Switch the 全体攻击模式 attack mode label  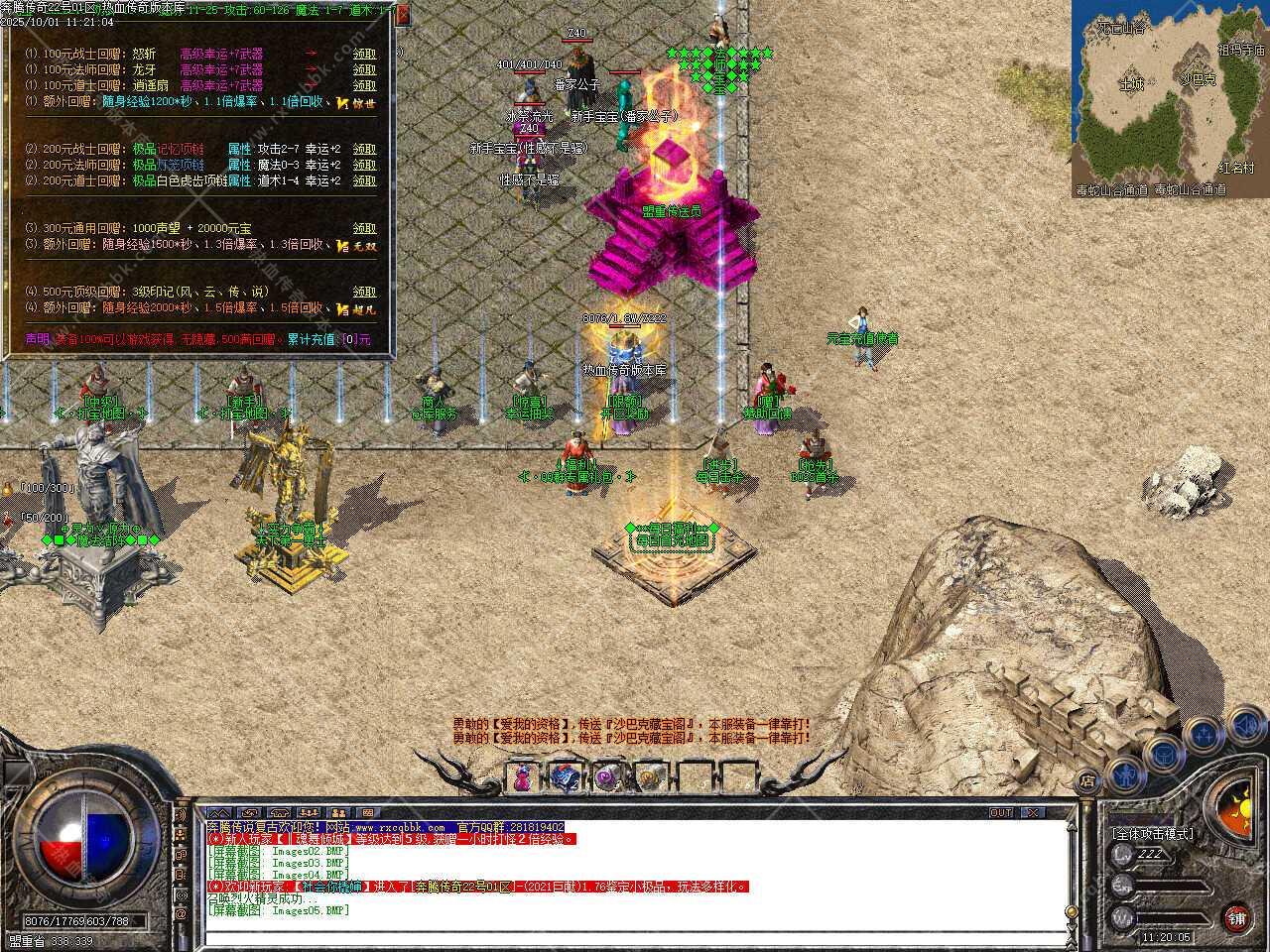1153,834
